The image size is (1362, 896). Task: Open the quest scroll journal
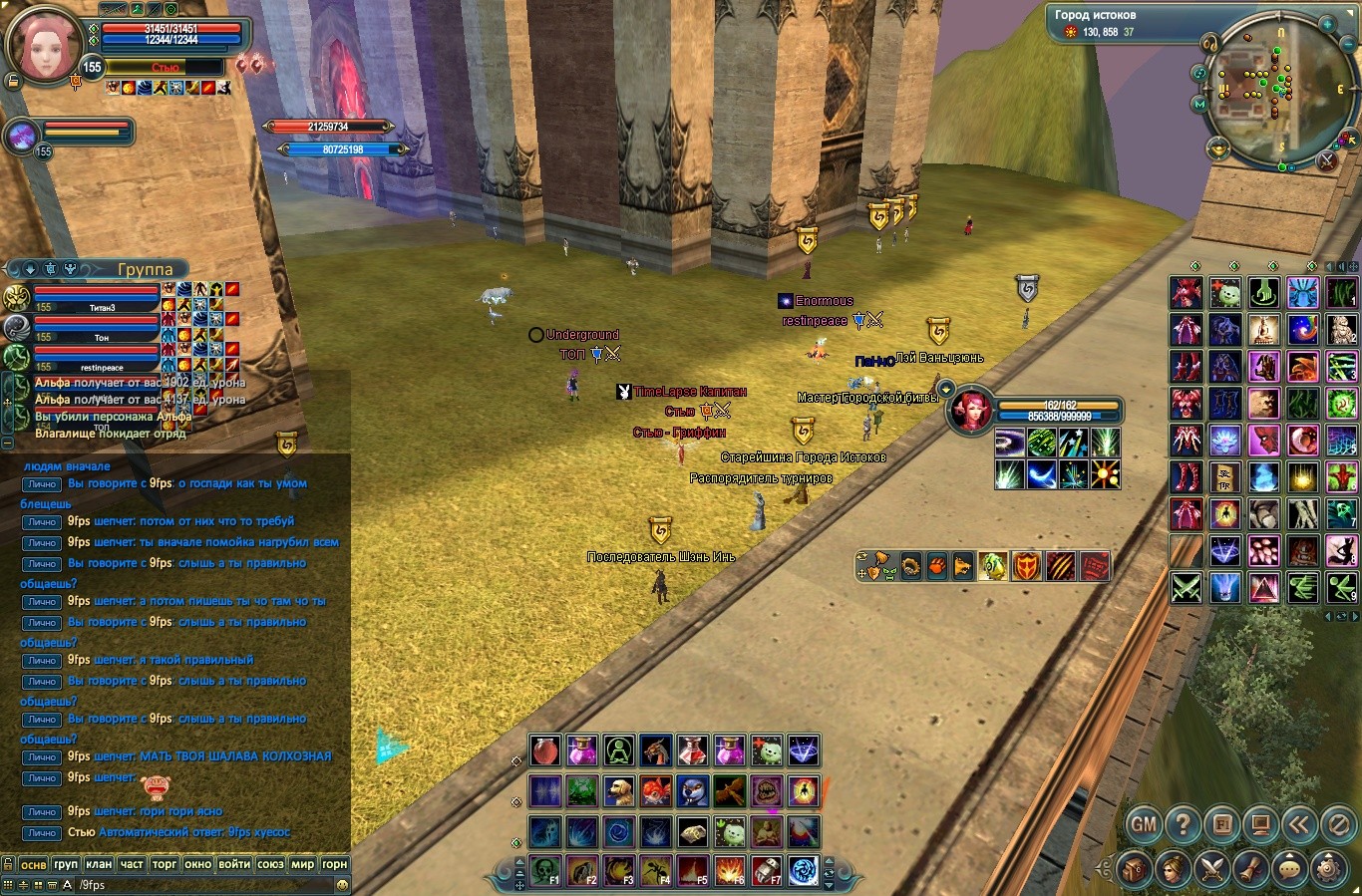pyautogui.click(x=1251, y=869)
